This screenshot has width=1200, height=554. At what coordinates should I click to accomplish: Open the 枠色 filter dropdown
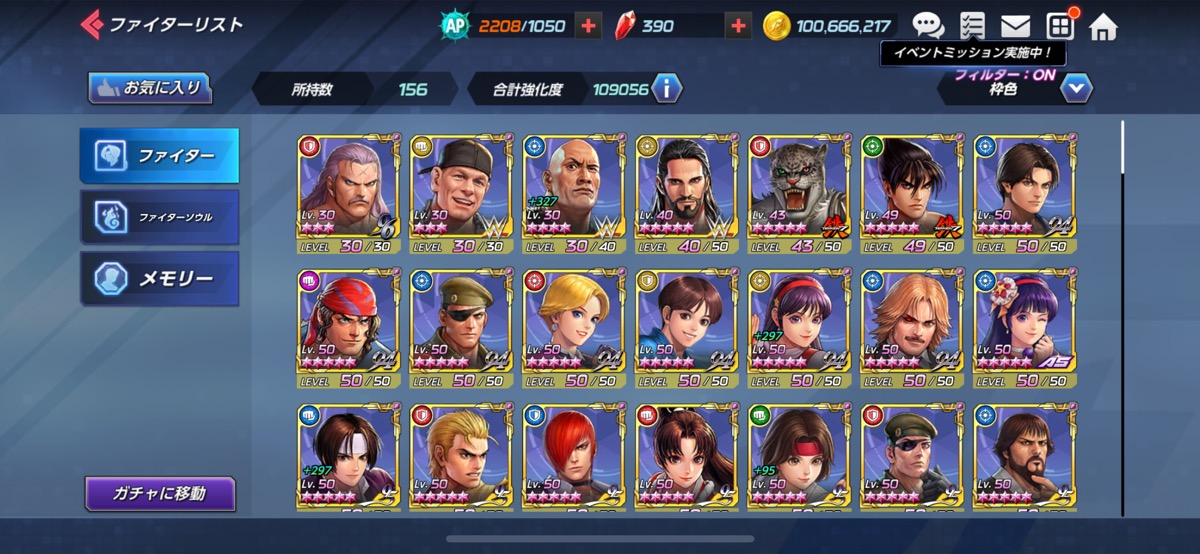point(1075,89)
